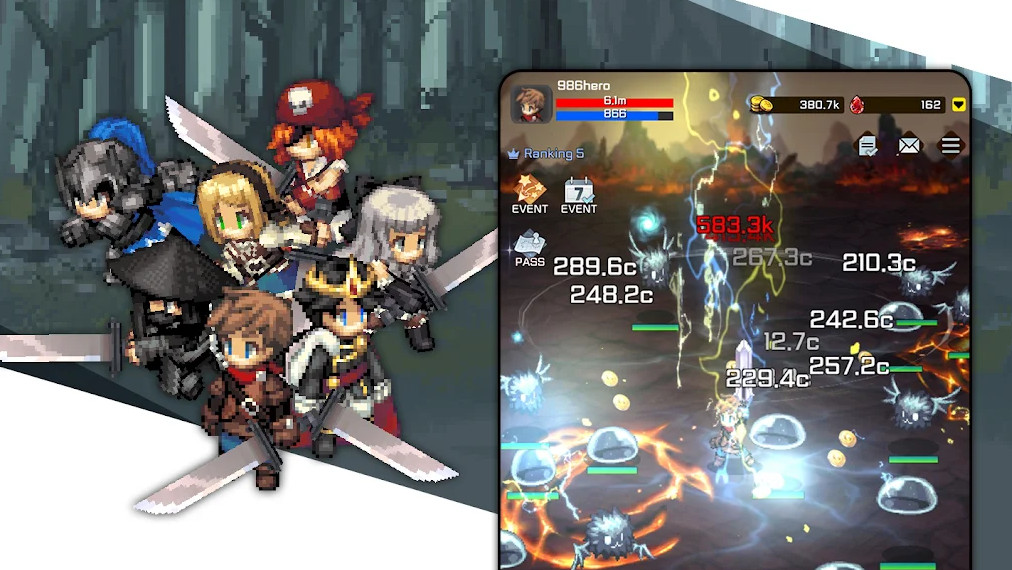Screen dimensions: 1012x570
Task: Open the quest checklist icon
Action: [x=867, y=146]
